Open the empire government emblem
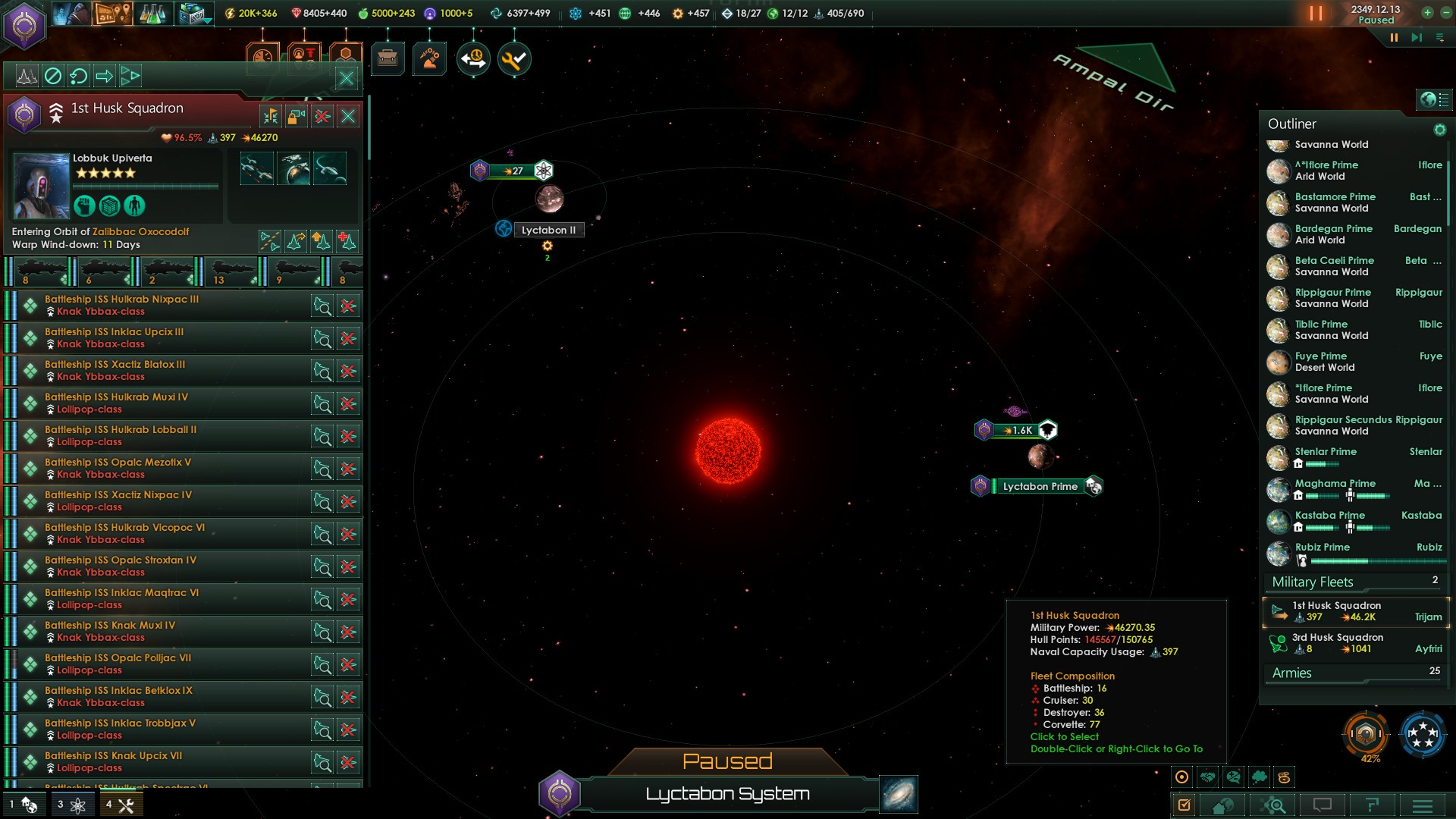The height and width of the screenshot is (819, 1456). point(24,25)
